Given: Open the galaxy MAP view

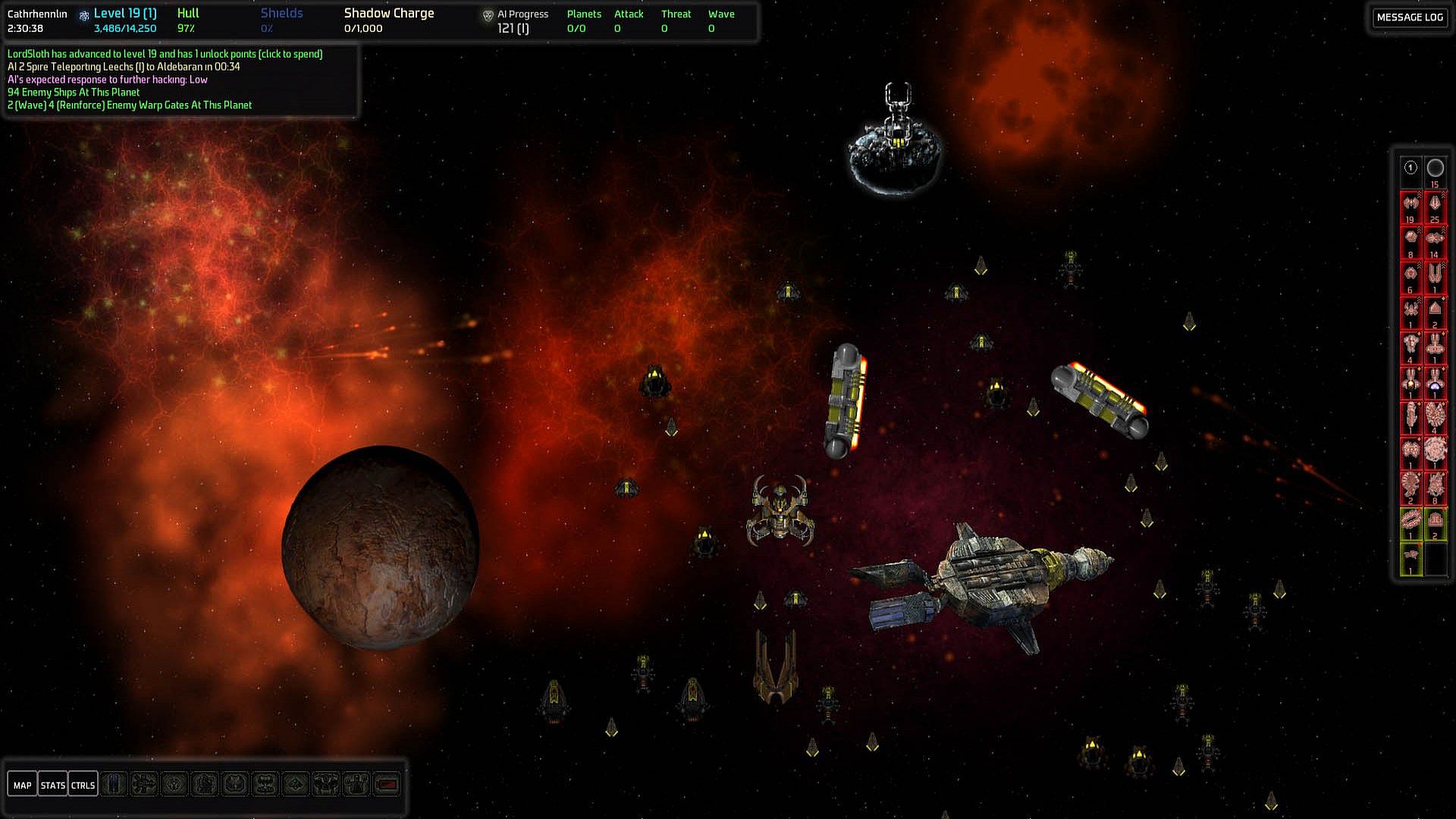Looking at the screenshot, I should coord(22,785).
